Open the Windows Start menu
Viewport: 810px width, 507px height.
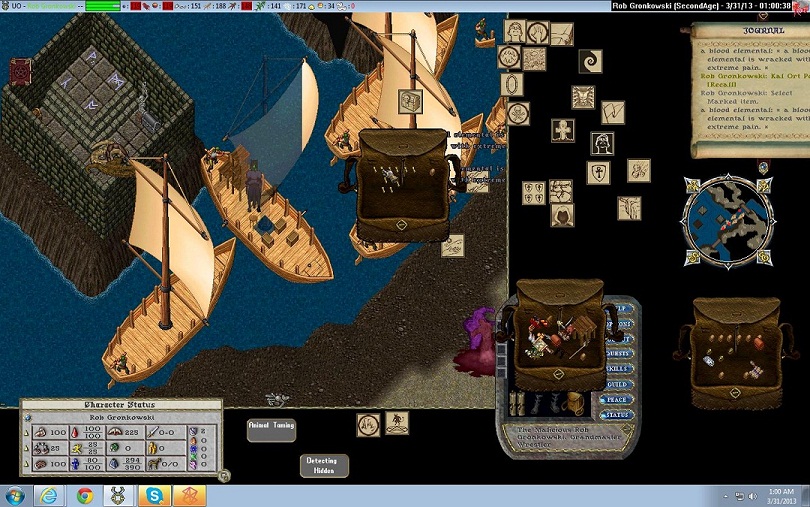(15, 494)
